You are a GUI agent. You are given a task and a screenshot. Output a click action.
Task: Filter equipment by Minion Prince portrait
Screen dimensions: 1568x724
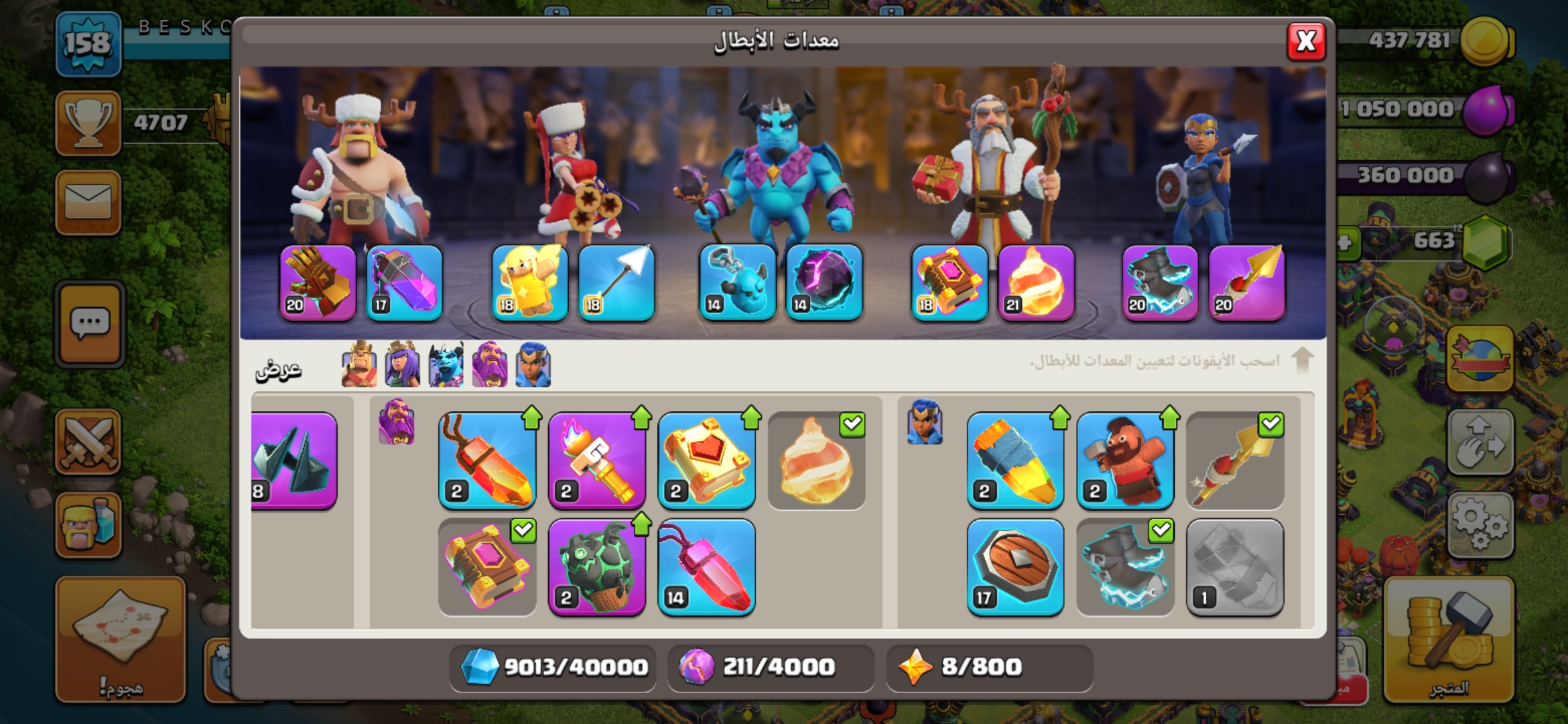(x=446, y=365)
